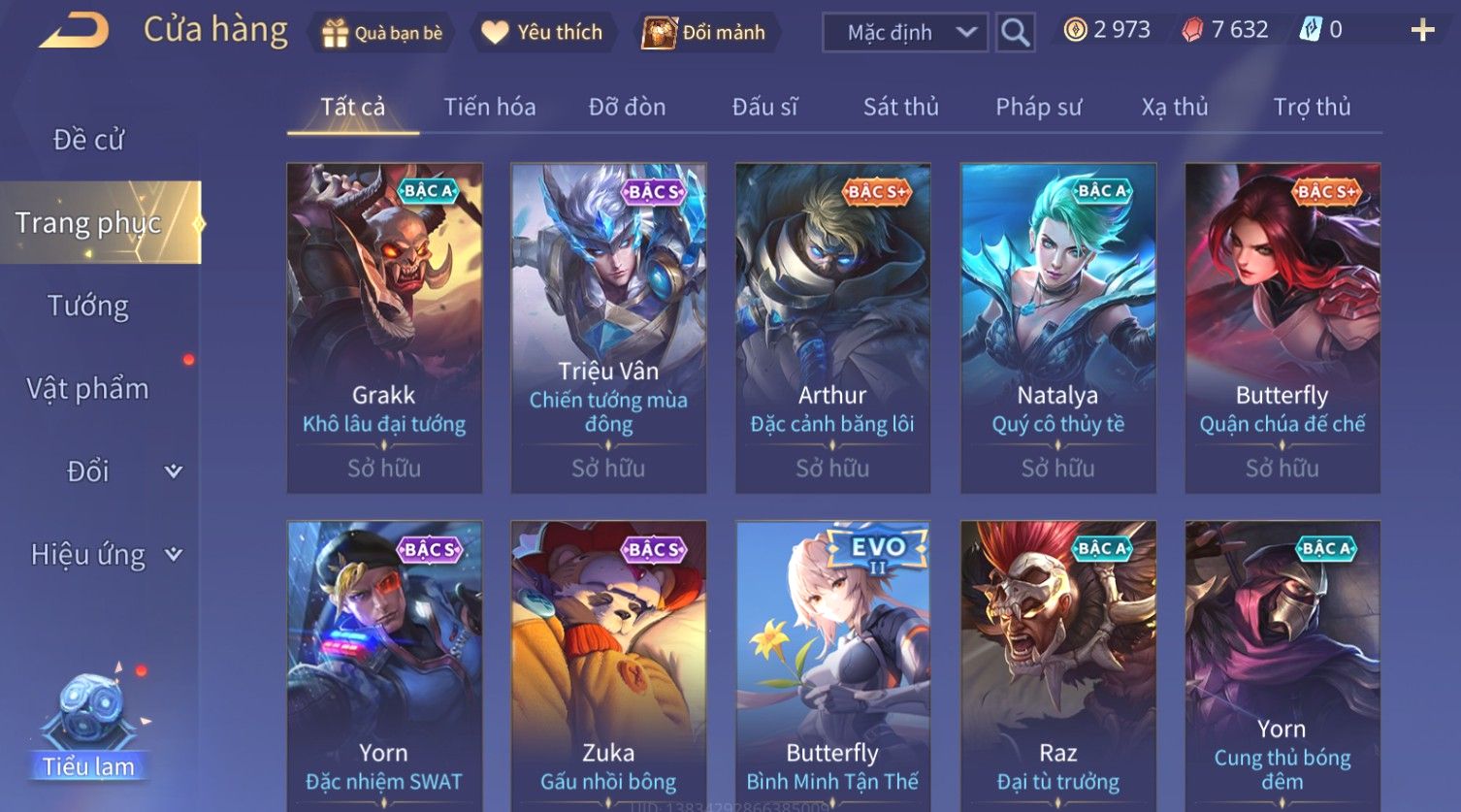The width and height of the screenshot is (1461, 812).
Task: Go back using the return arrow
Action: [74, 30]
